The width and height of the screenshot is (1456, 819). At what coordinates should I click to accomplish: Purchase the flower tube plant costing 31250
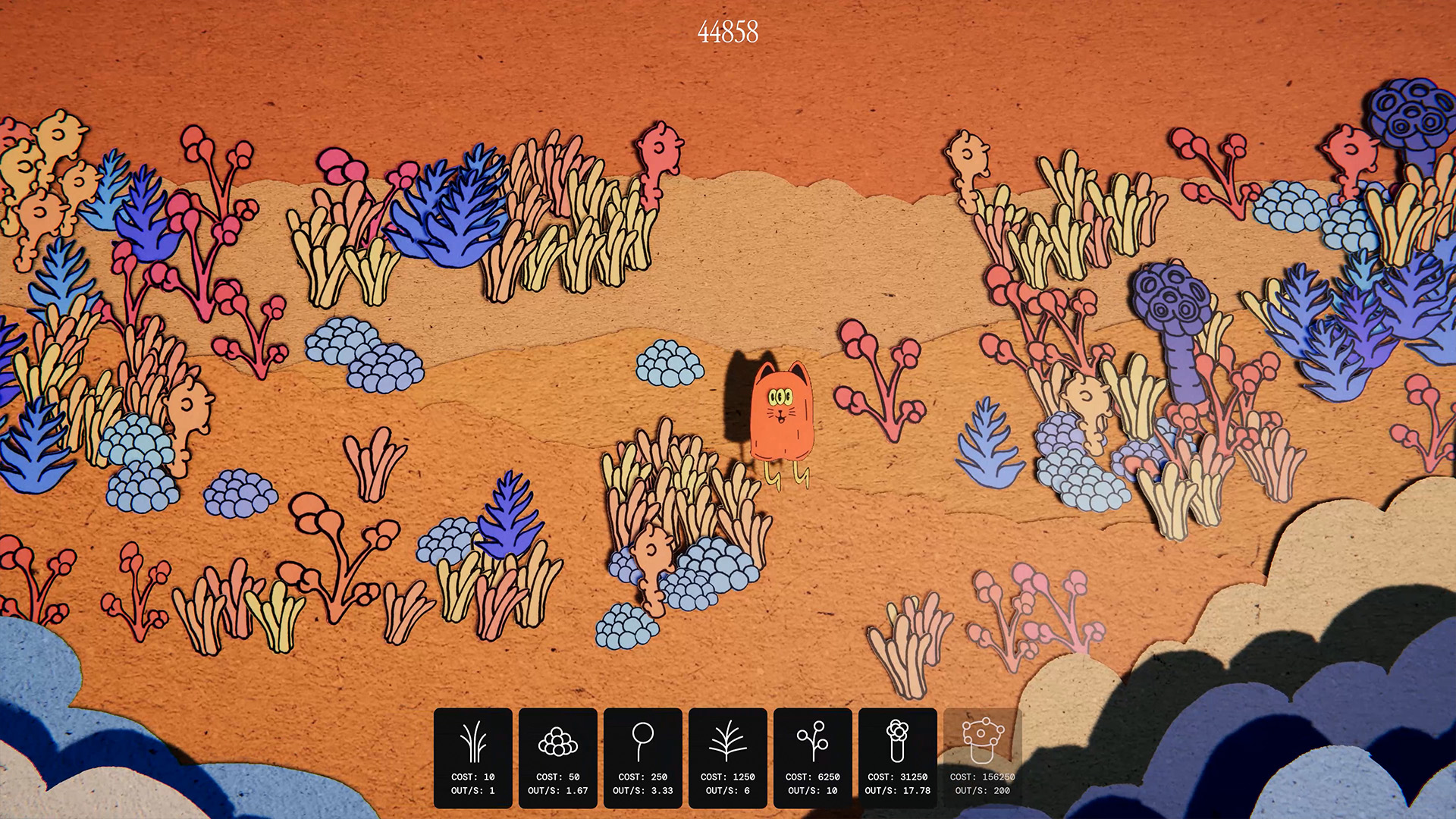point(897,757)
